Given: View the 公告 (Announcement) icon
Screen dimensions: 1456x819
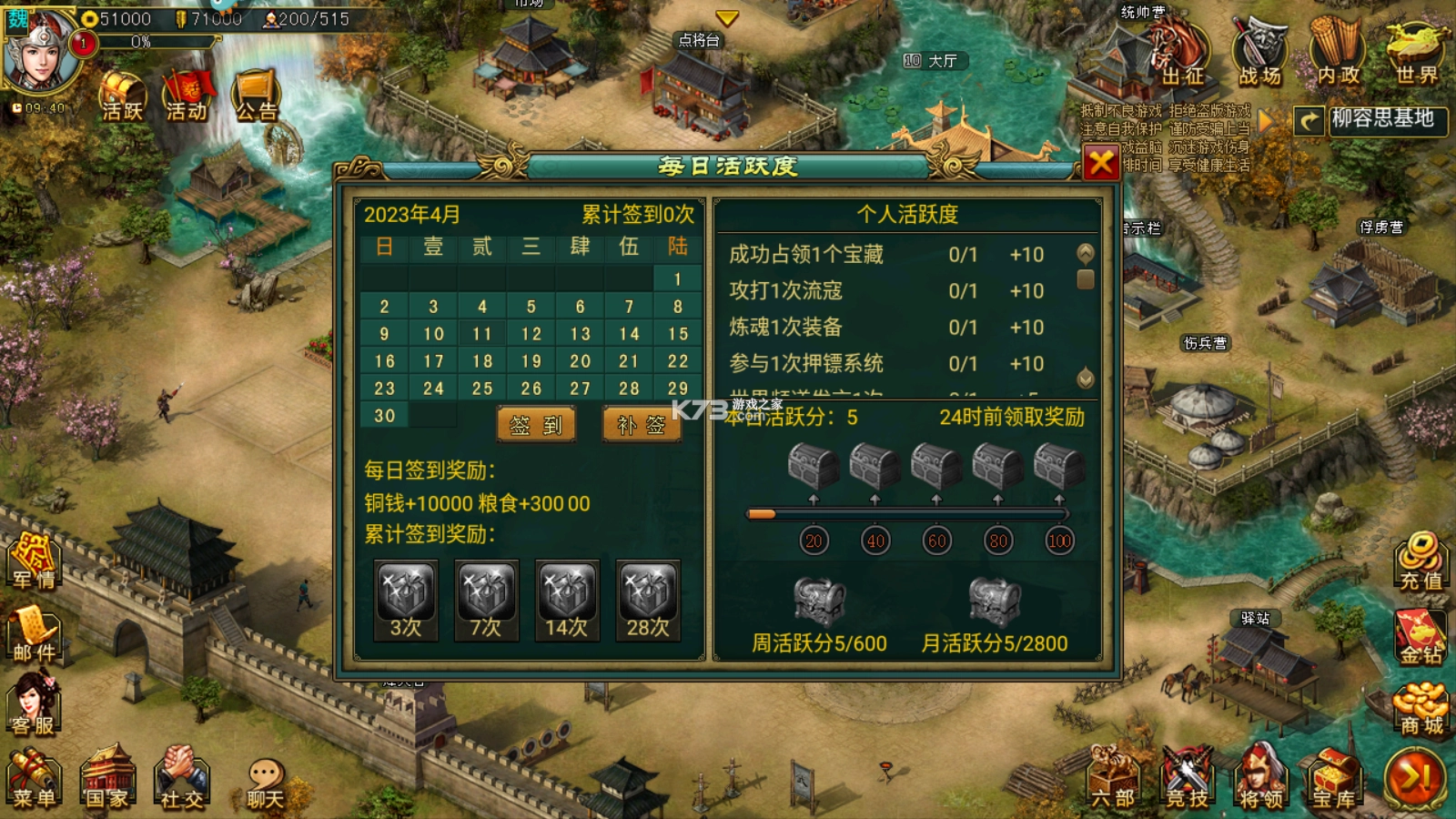Looking at the screenshot, I should click(x=256, y=91).
